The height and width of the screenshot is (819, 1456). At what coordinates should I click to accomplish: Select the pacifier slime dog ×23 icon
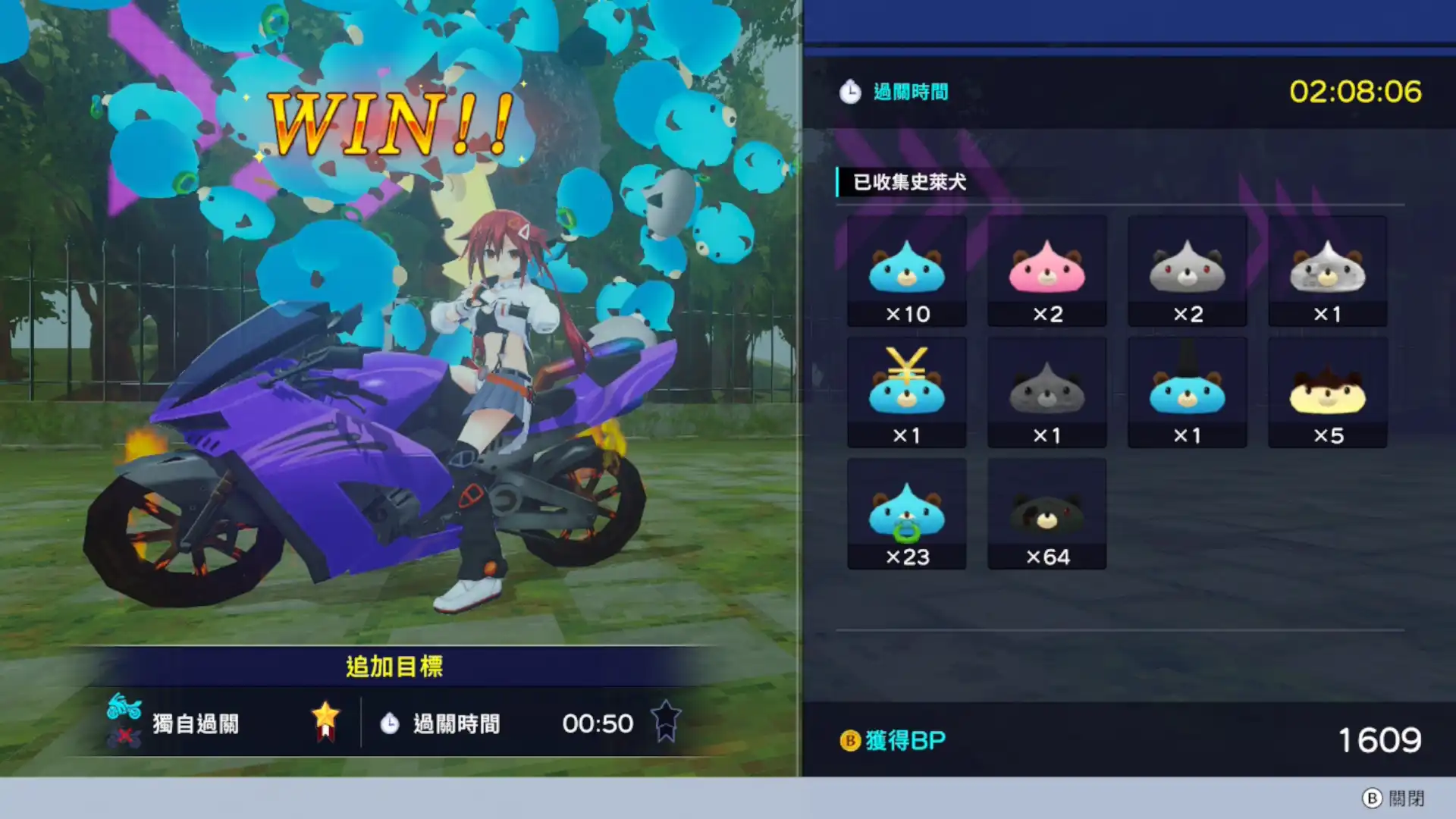907,512
